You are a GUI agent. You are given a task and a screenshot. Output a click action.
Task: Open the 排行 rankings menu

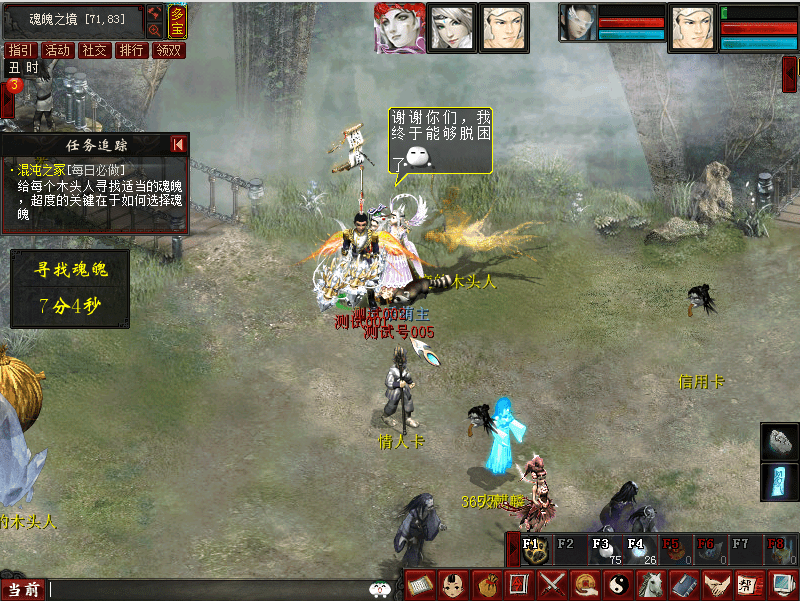[x=131, y=50]
